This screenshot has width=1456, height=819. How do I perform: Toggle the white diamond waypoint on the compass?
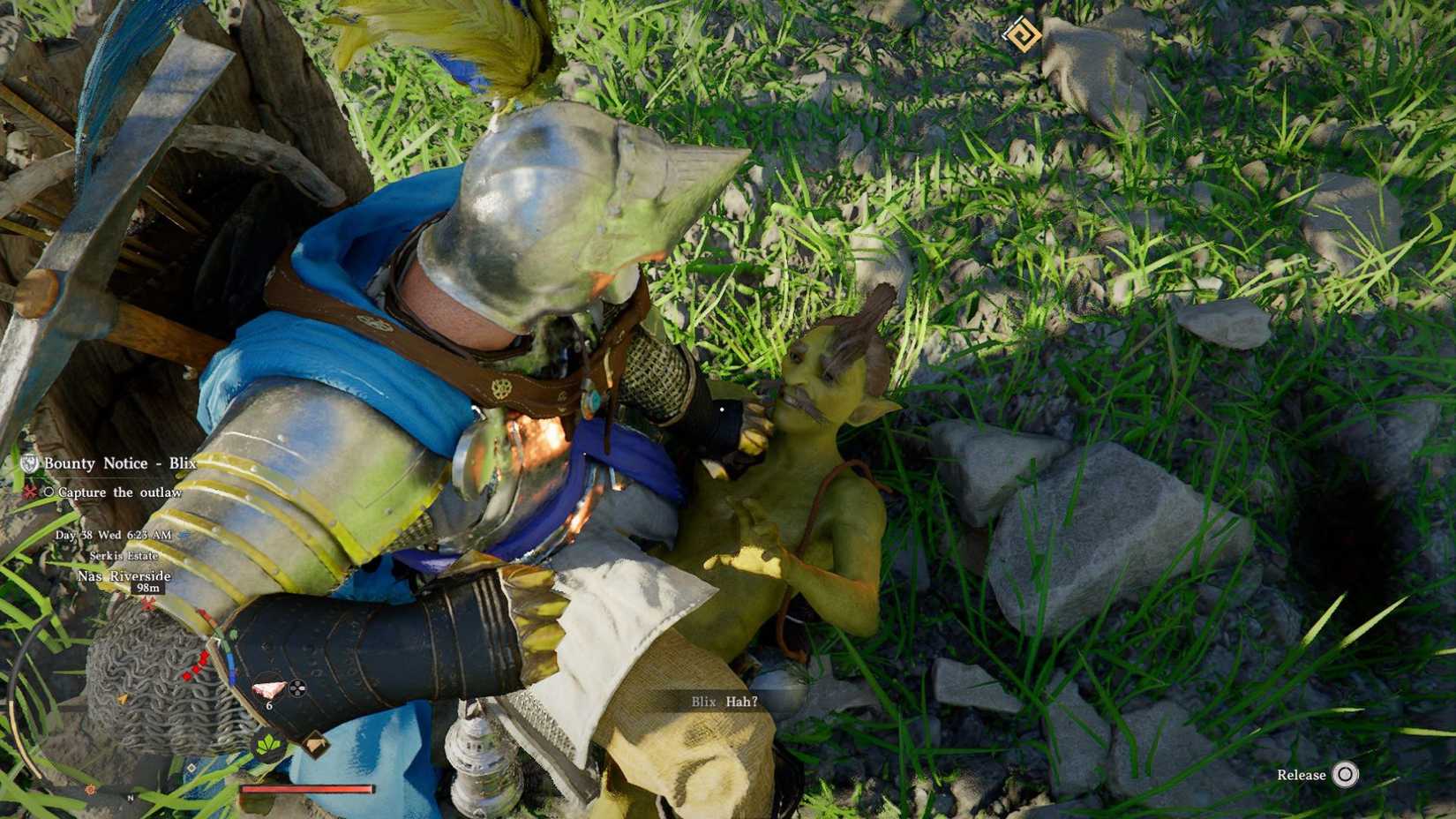point(191,769)
